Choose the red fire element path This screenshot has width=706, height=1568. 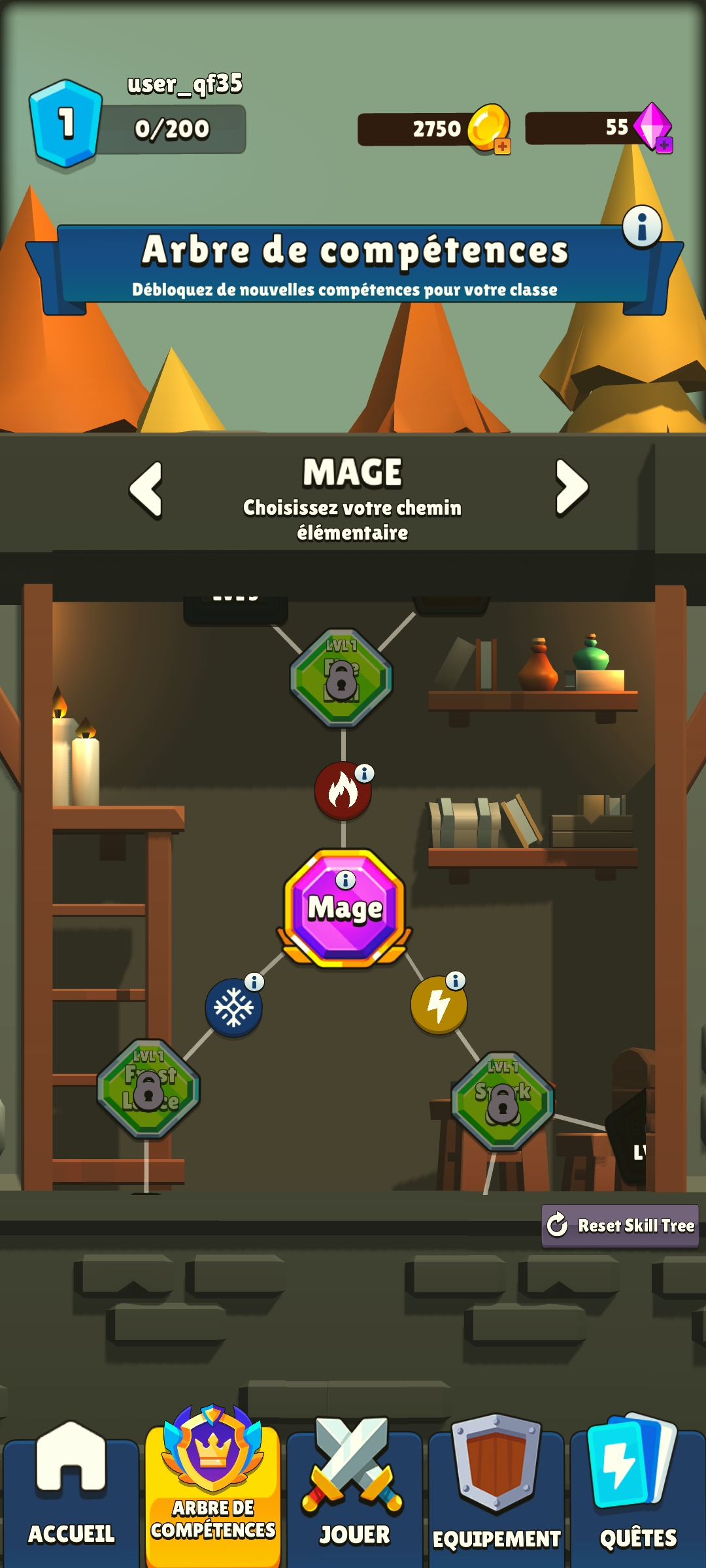343,791
